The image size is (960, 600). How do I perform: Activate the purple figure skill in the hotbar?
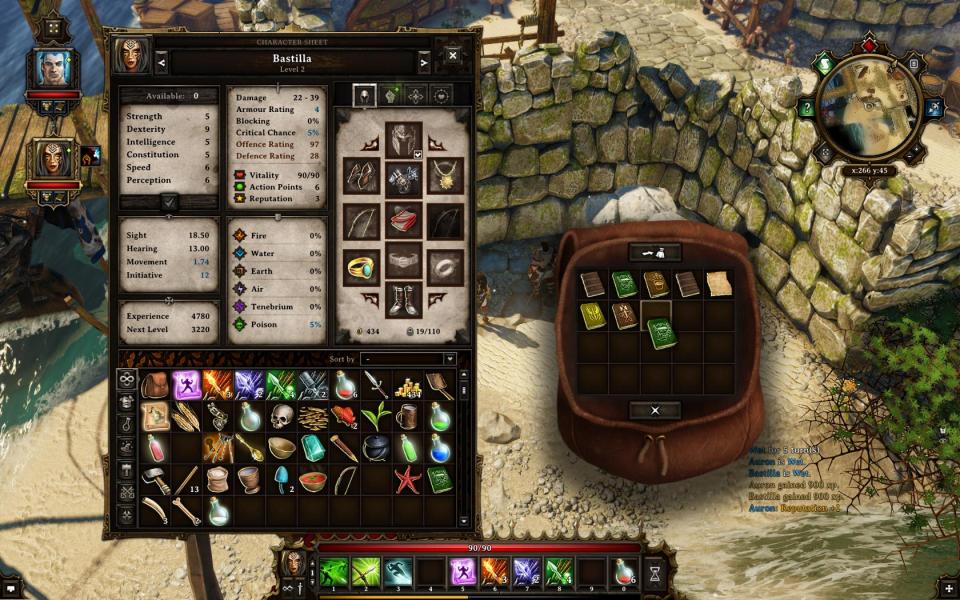click(x=463, y=573)
